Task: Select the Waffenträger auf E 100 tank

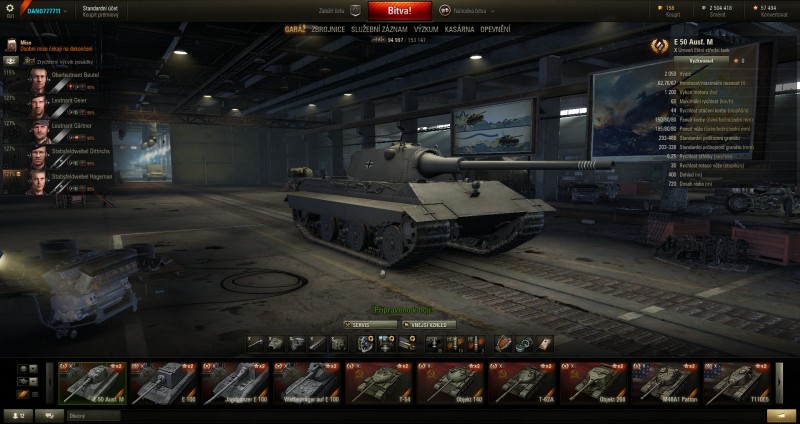Action: tap(307, 383)
